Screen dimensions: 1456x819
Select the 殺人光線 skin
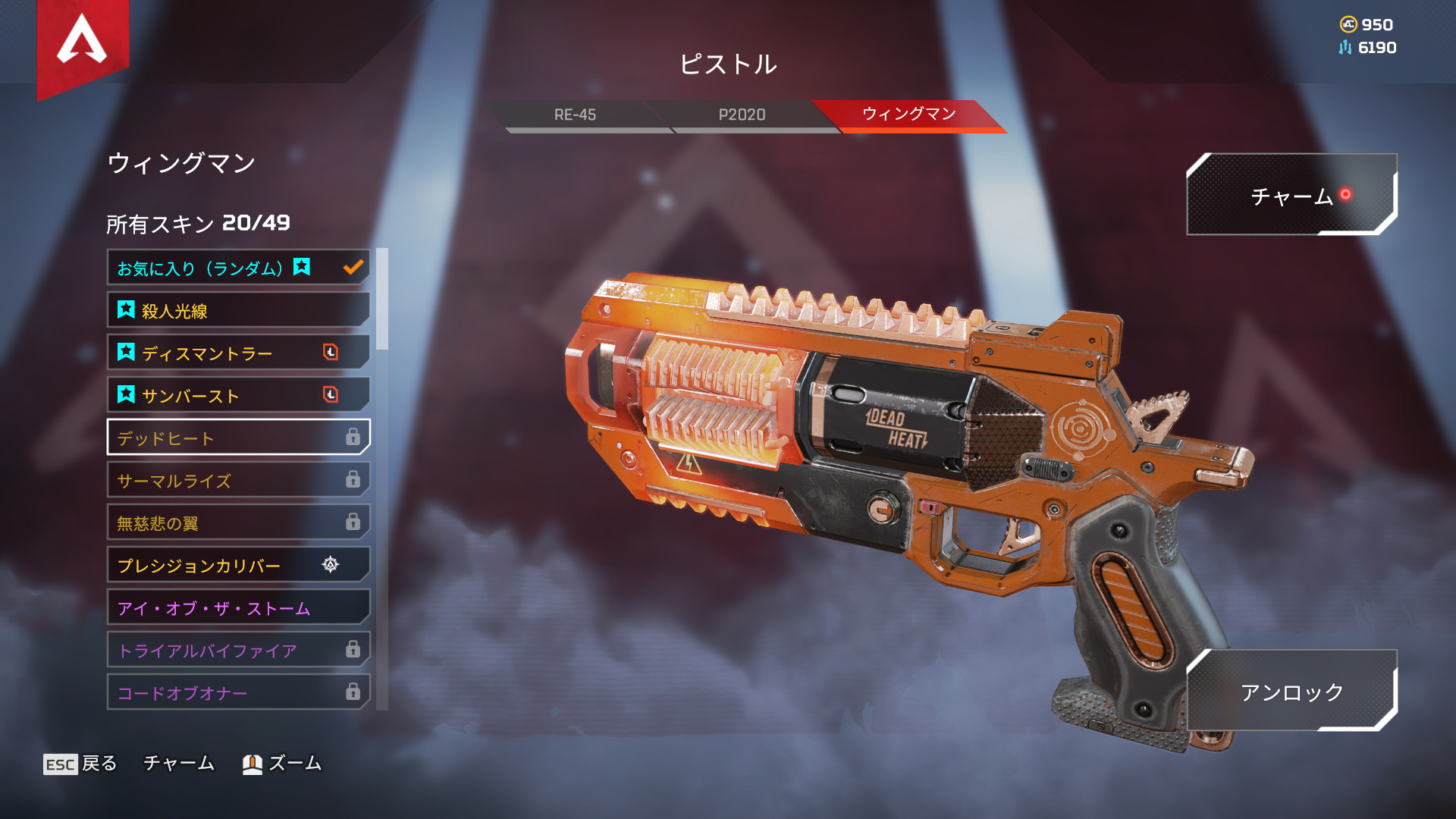click(x=238, y=310)
